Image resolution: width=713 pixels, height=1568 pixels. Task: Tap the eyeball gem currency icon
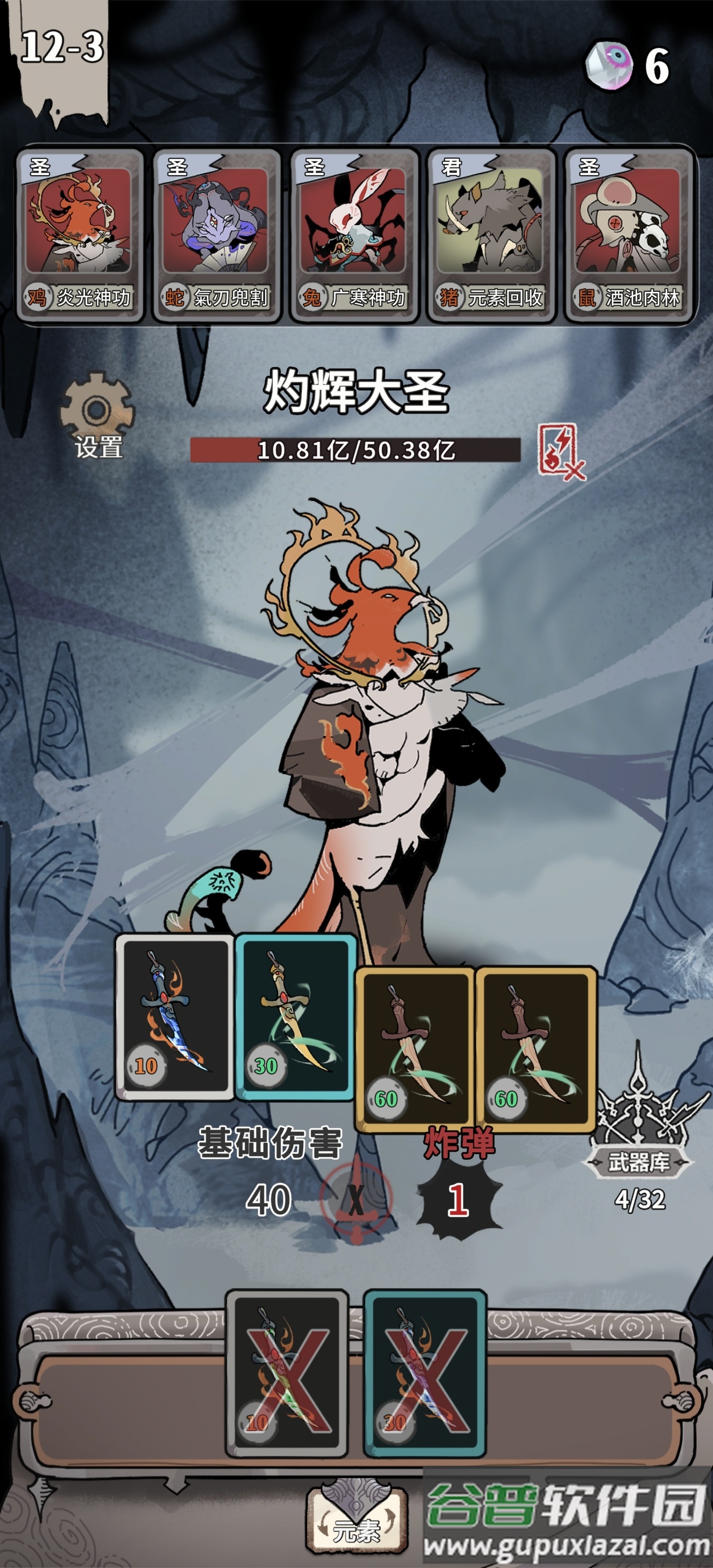[x=608, y=66]
